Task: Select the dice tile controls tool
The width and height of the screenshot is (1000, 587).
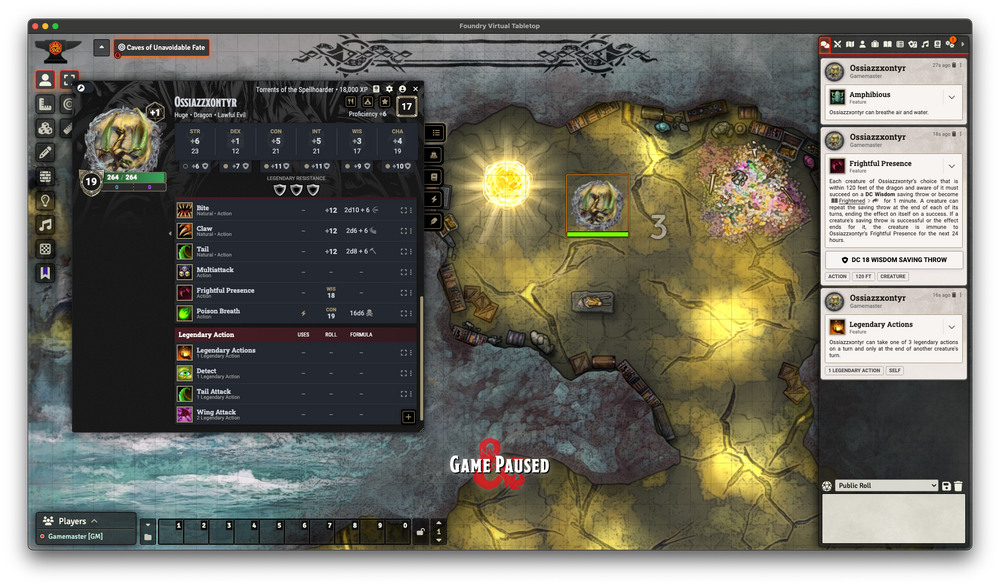Action: coord(45,249)
